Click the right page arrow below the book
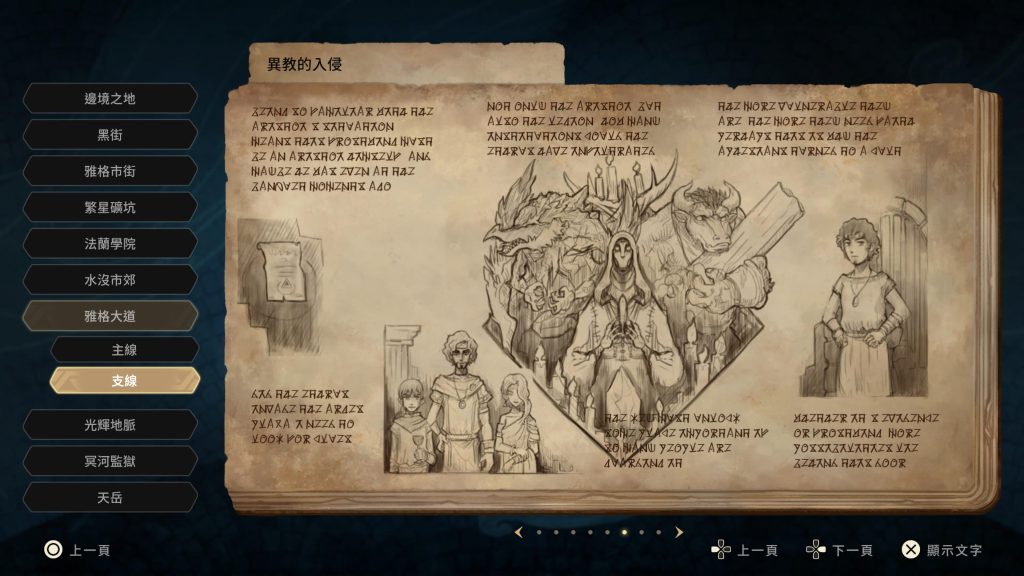This screenshot has width=1024, height=576. 679,532
